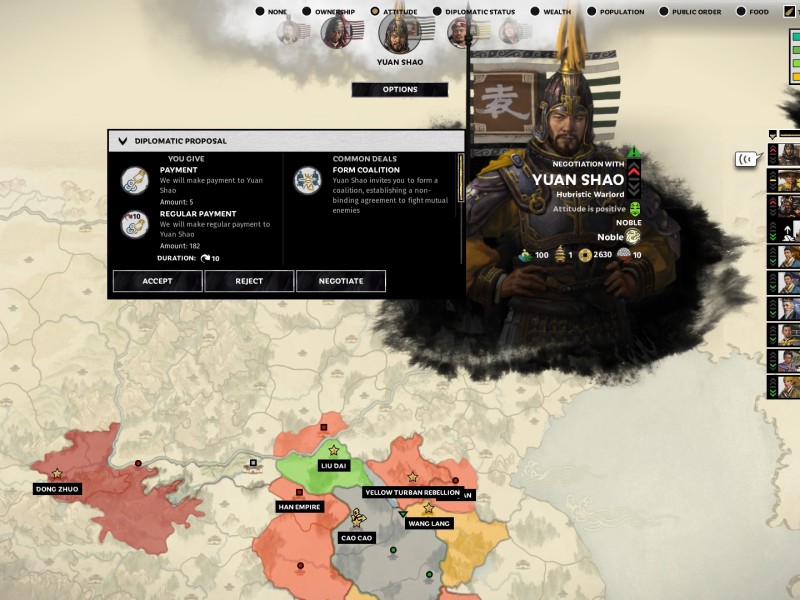Viewport: 800px width, 600px height.
Task: Reject Yuan Shao's proposal
Action: pyautogui.click(x=249, y=281)
